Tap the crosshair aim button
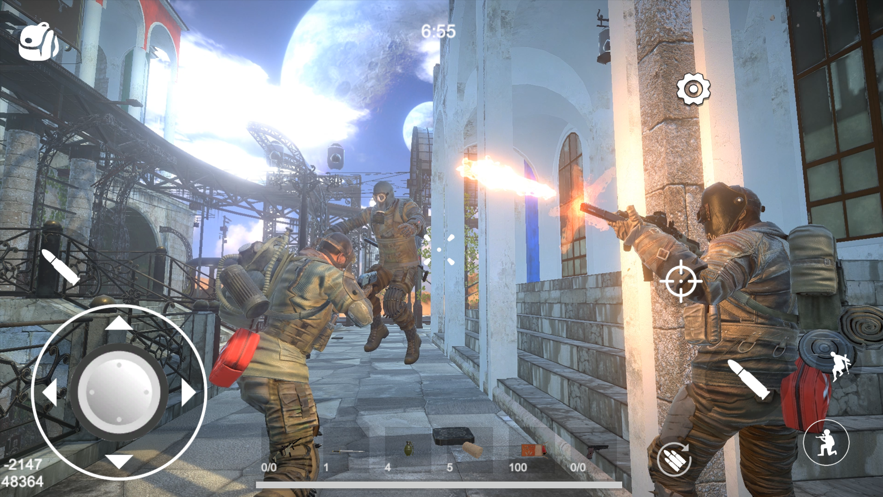 click(x=681, y=281)
